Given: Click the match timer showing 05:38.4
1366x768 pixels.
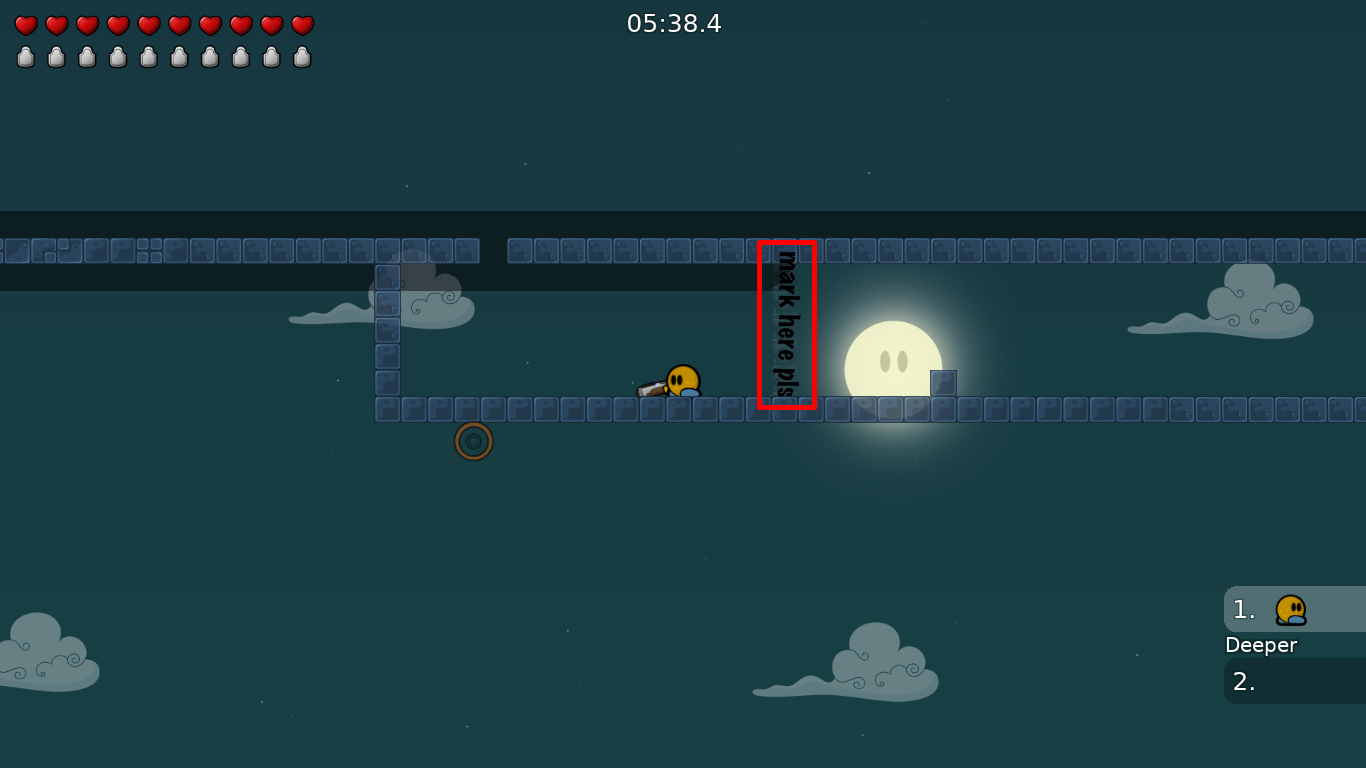Looking at the screenshot, I should pyautogui.click(x=675, y=24).
